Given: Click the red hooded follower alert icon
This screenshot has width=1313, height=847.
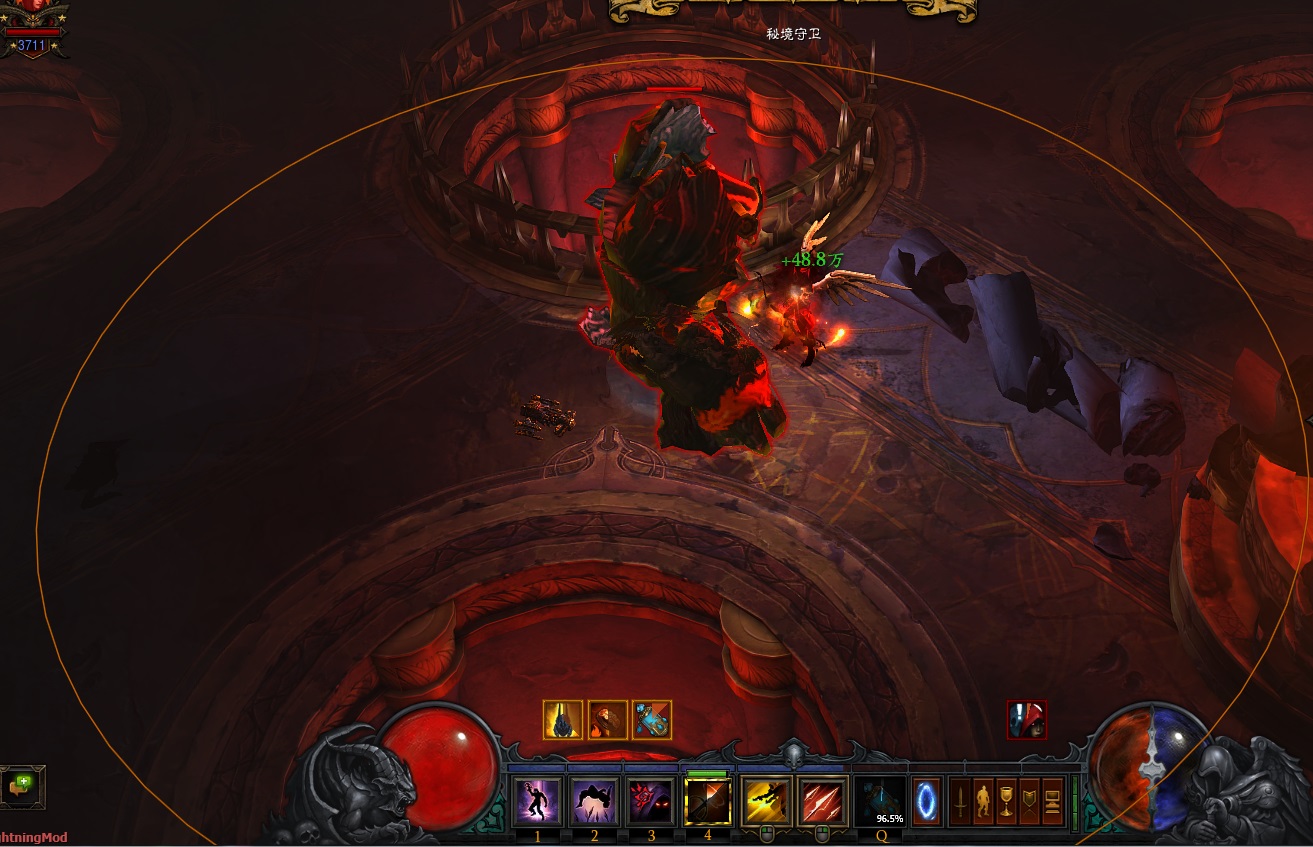Looking at the screenshot, I should click(1027, 720).
